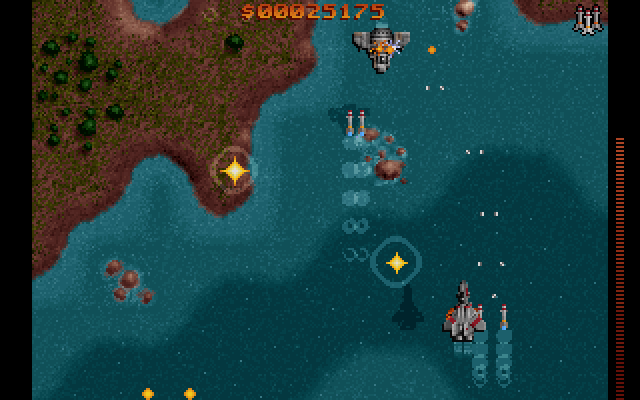This screenshot has height=400, width=640.
Task: Select the triple-missile weapon icon
Action: [588, 19]
